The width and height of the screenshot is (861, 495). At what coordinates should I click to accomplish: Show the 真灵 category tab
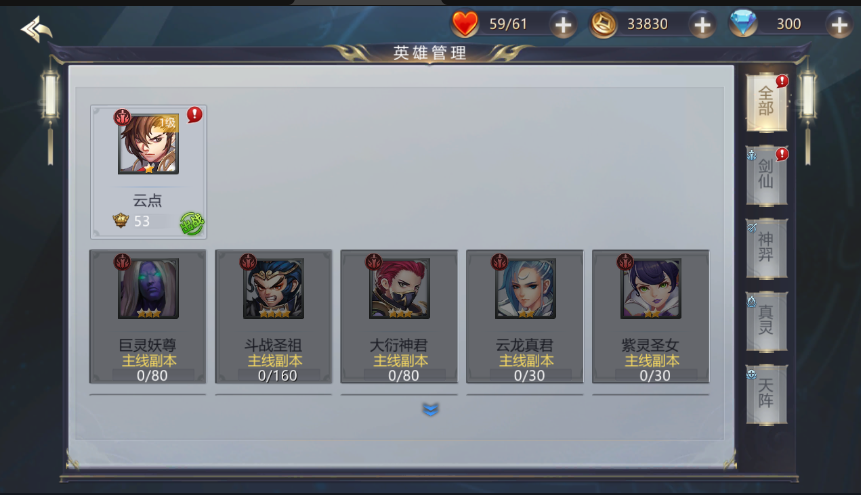pyautogui.click(x=766, y=321)
